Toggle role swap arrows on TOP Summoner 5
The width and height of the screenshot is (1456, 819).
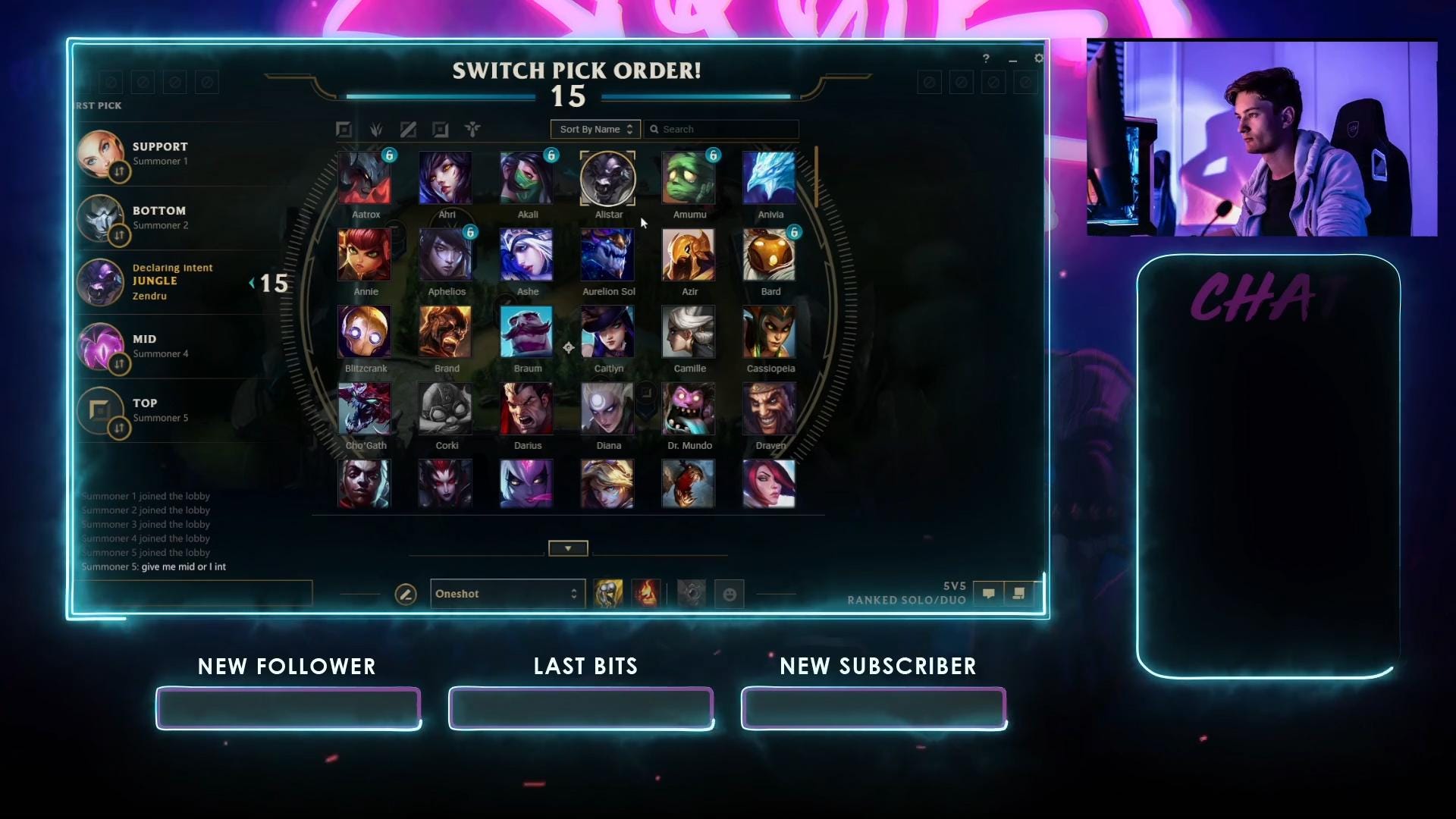coord(120,428)
